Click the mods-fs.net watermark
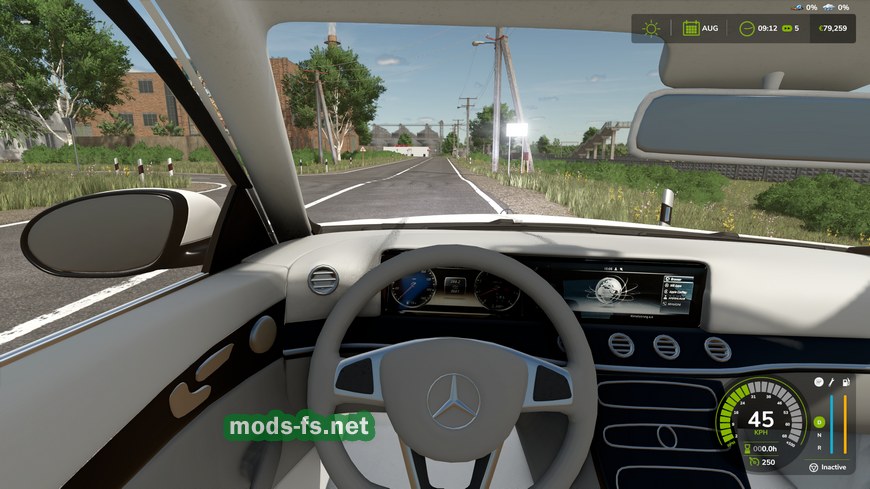 click(x=299, y=428)
